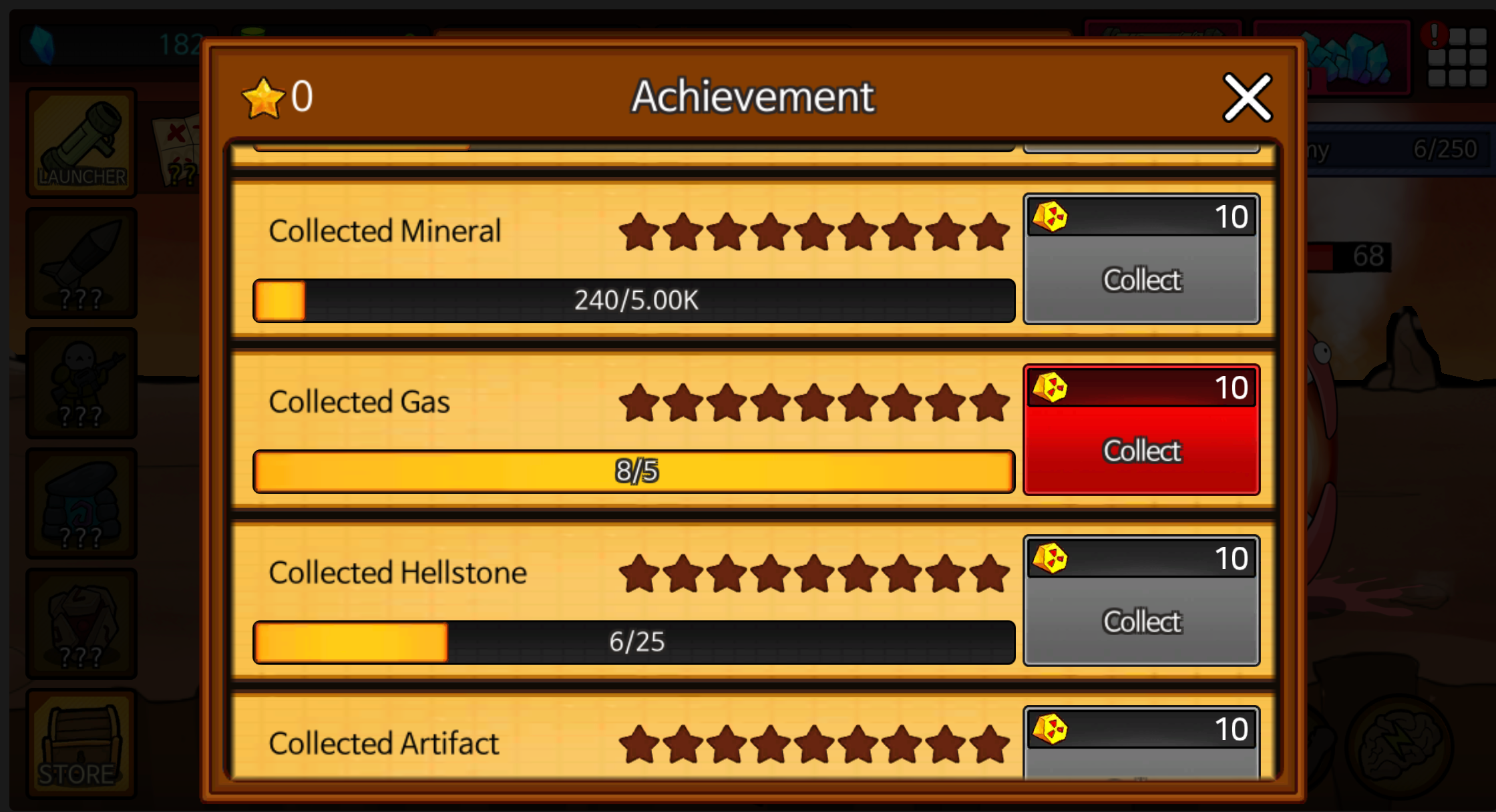Image resolution: width=1496 pixels, height=812 pixels.
Task: Collect the Collected Gas reward
Action: point(1141,450)
